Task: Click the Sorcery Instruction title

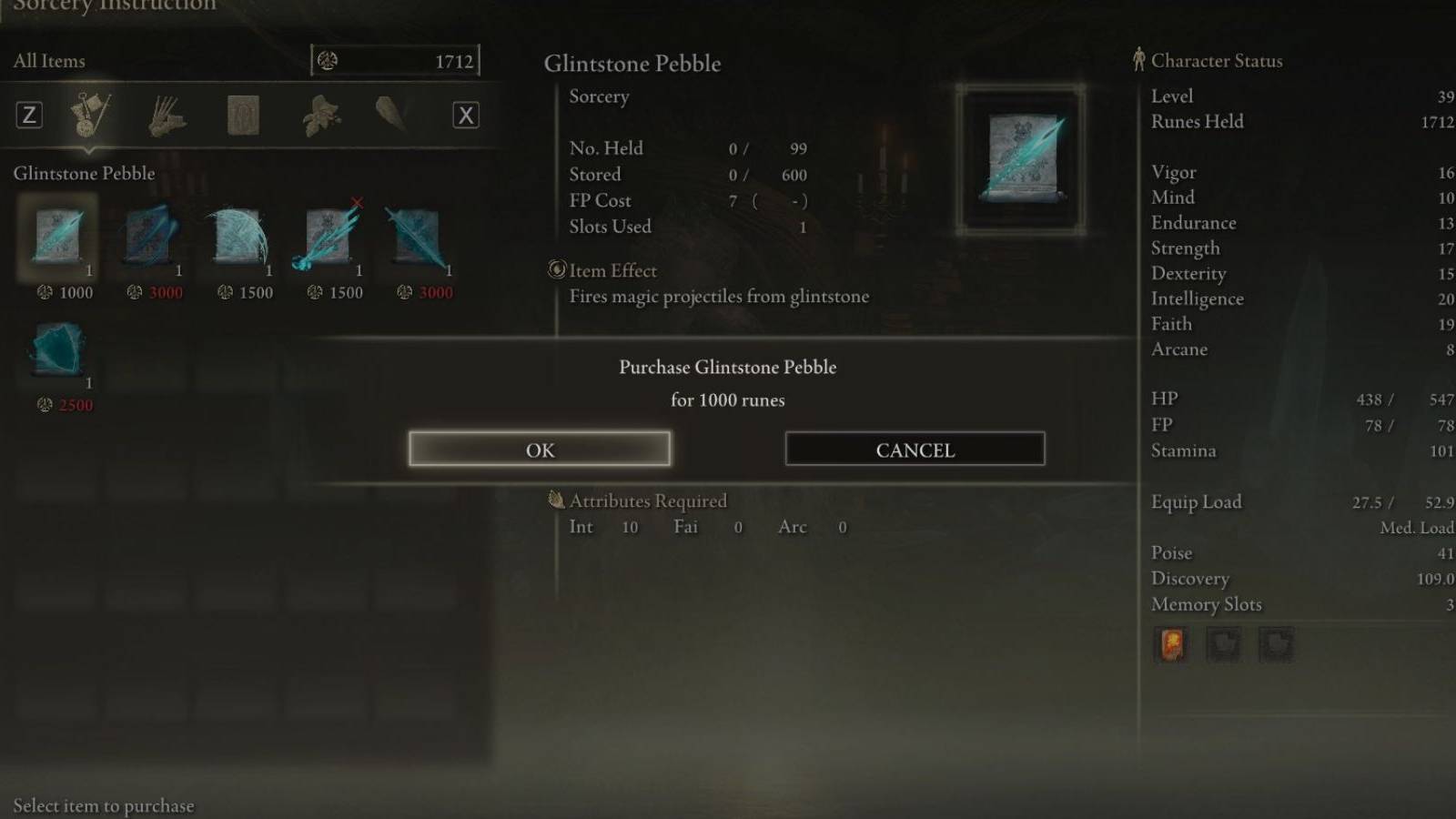Action: click(x=109, y=7)
